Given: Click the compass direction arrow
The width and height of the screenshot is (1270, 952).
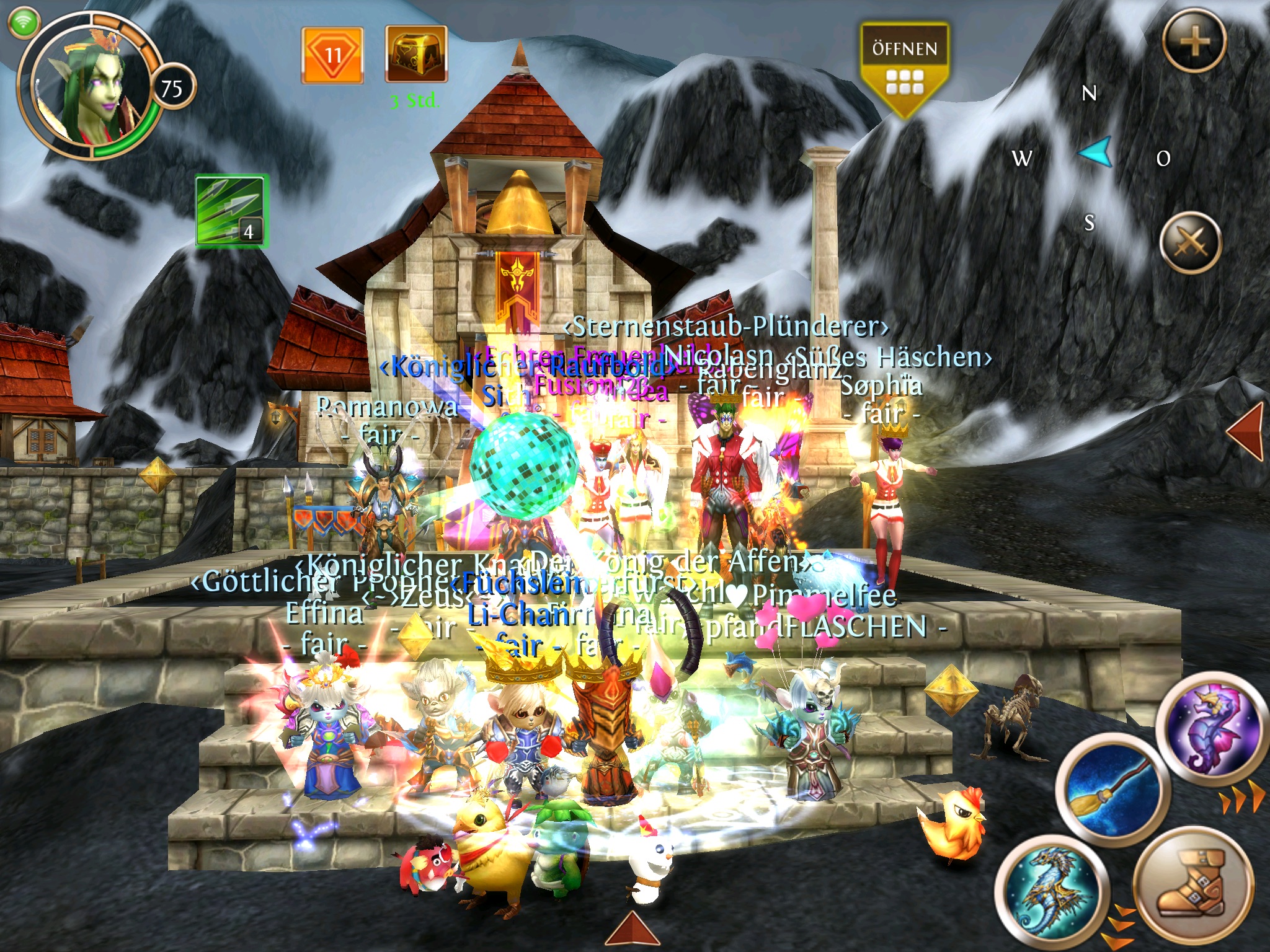Looking at the screenshot, I should (x=1096, y=152).
